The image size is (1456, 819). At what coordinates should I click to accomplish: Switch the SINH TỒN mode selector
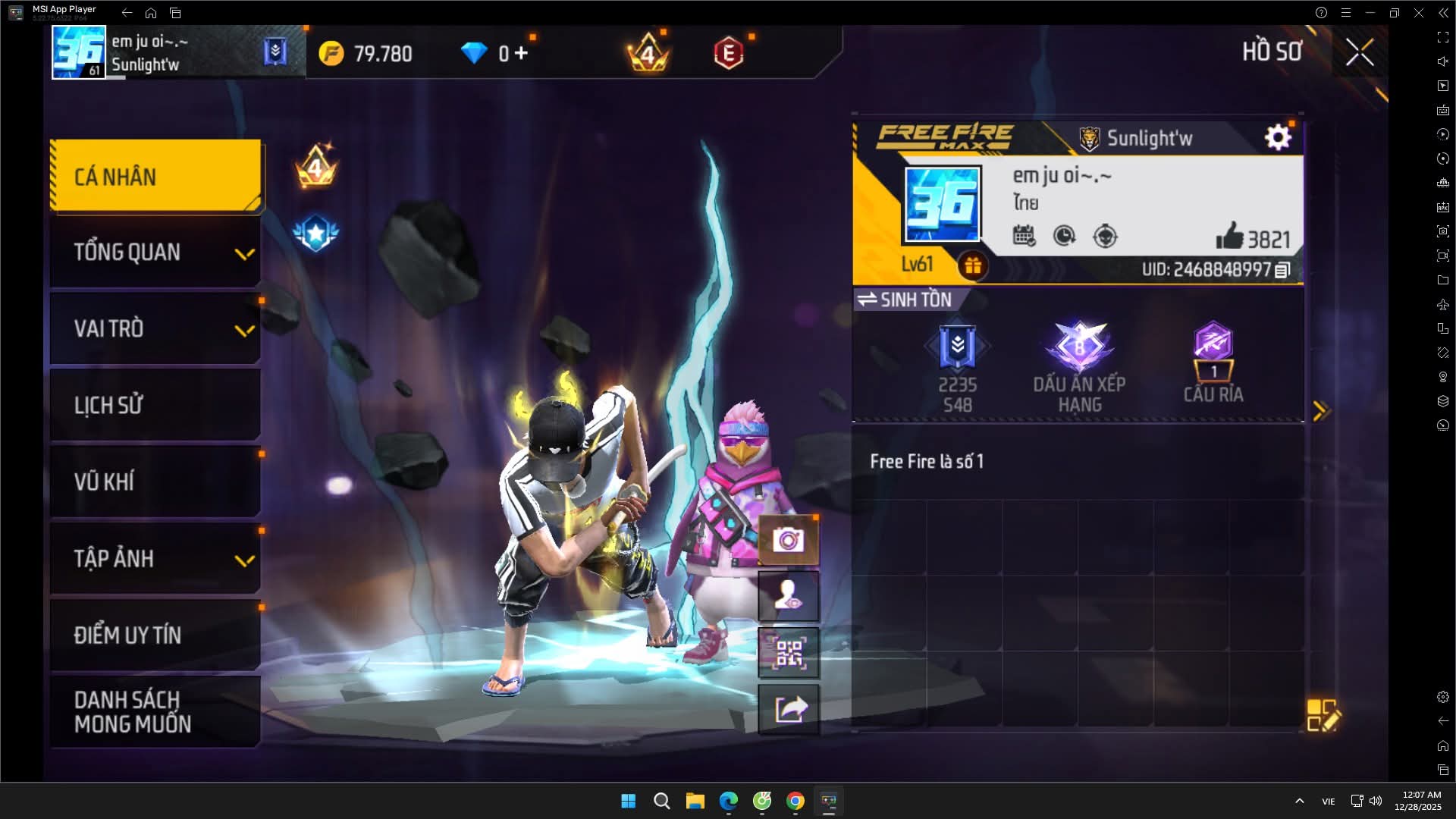(x=904, y=300)
